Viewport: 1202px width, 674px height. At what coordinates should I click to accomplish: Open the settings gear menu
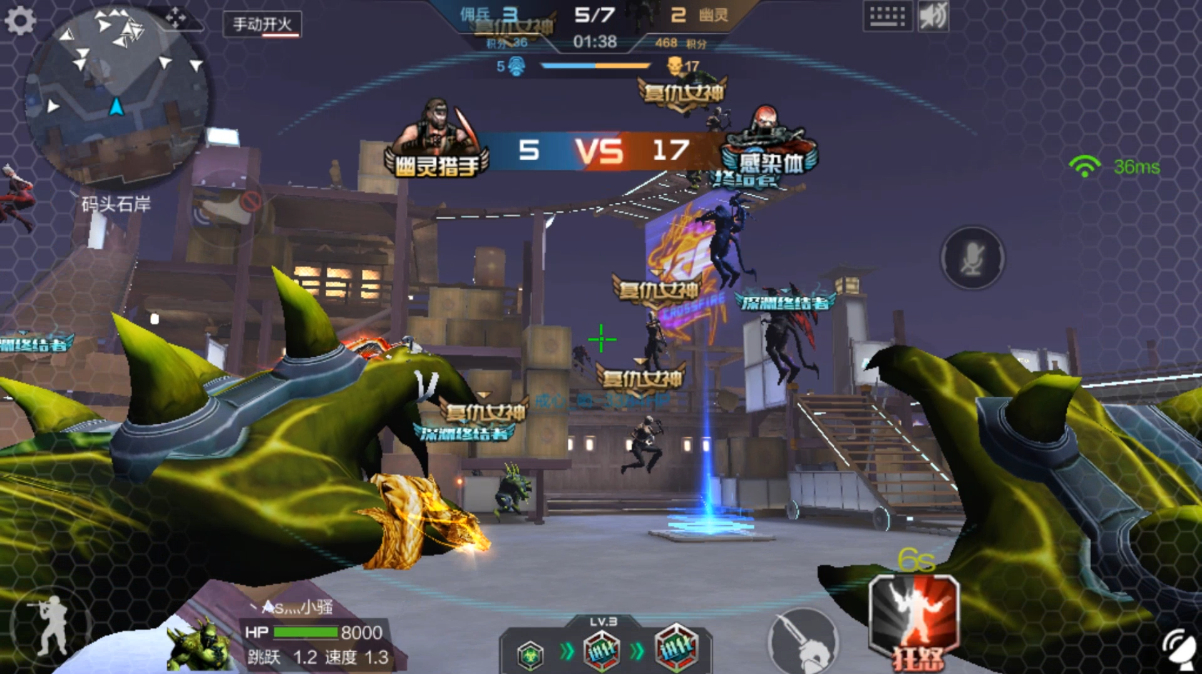coord(20,20)
